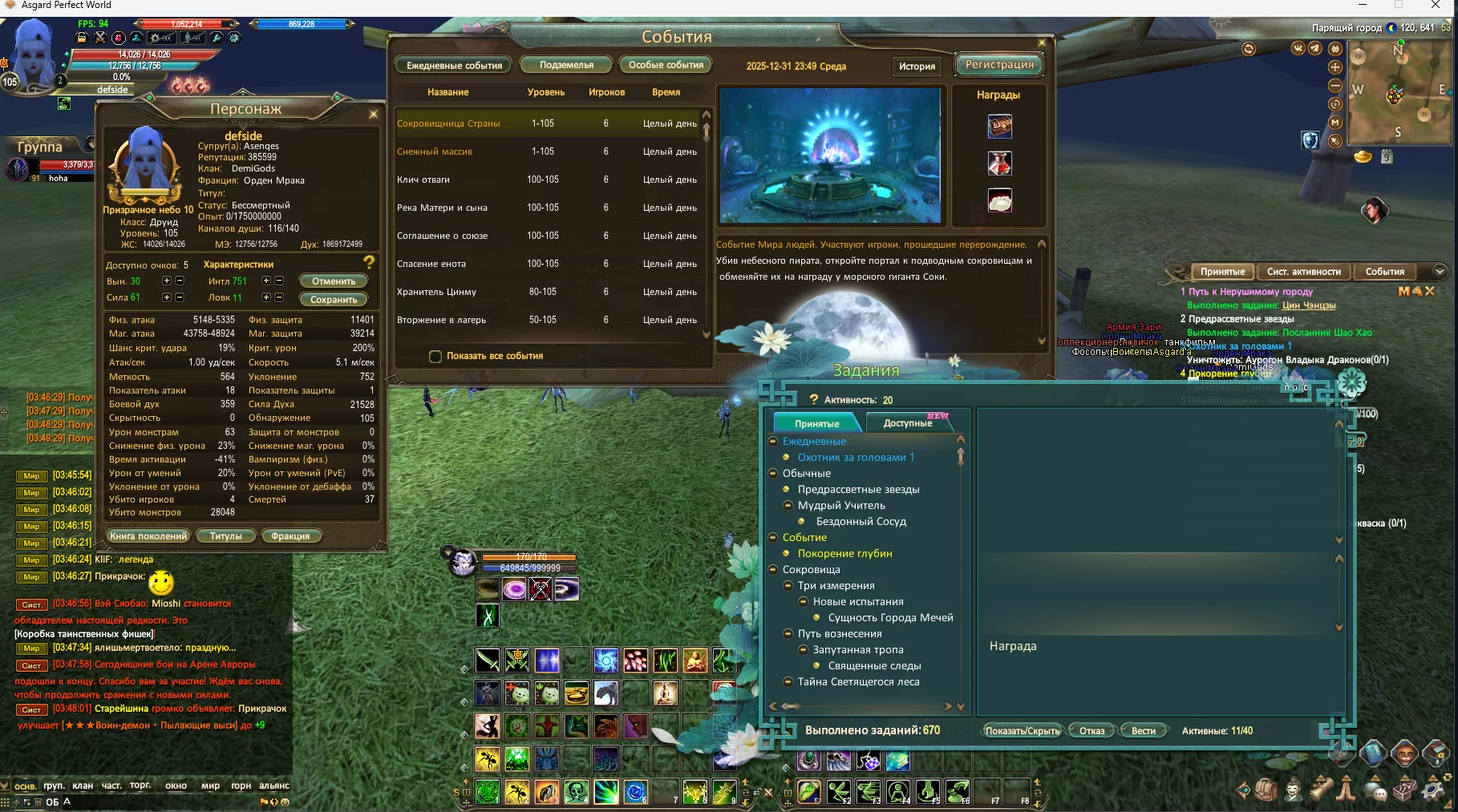The height and width of the screenshot is (812, 1458).
Task: Close the Asgard Perfect World game window
Action: 1436,6
